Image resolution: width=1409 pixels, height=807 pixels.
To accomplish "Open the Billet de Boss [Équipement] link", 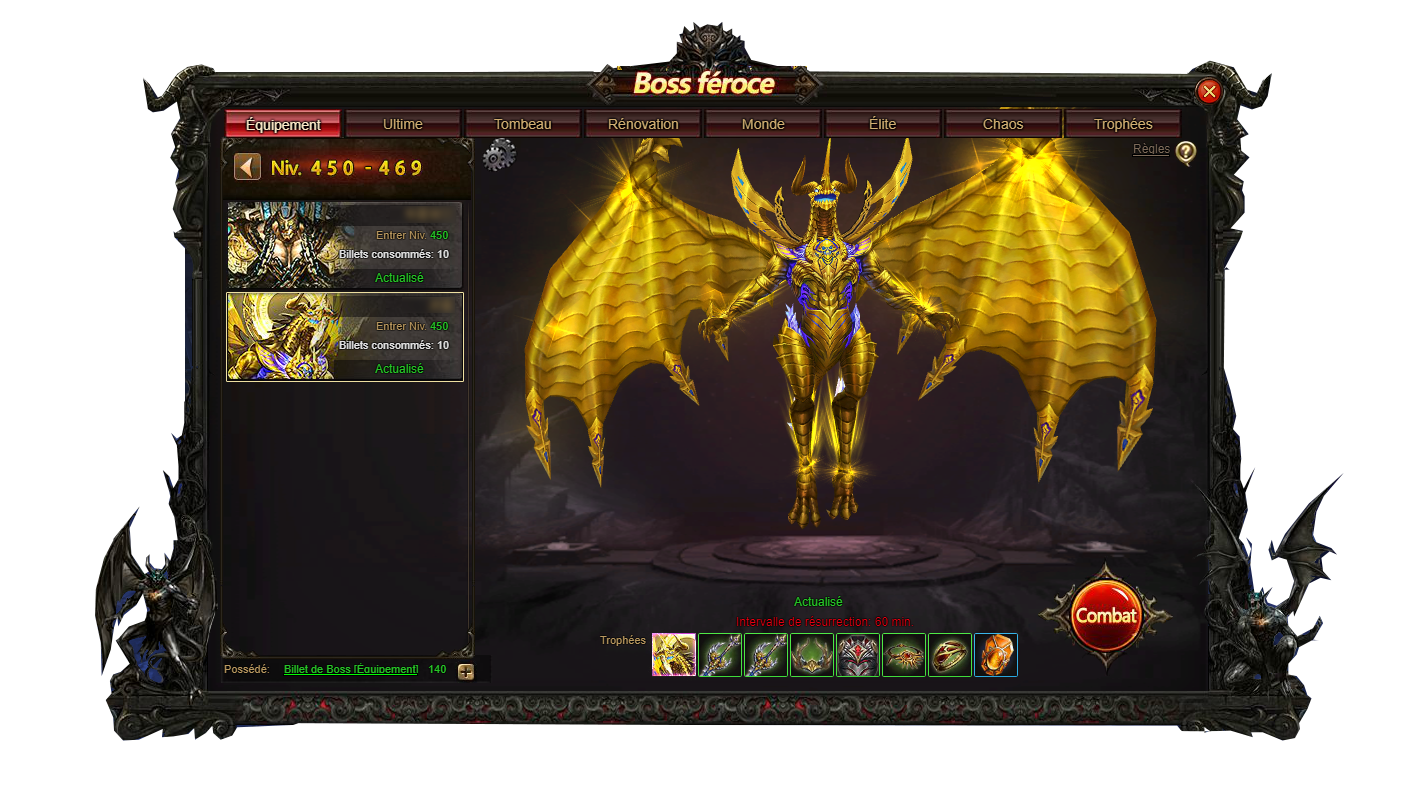I will pos(351,669).
